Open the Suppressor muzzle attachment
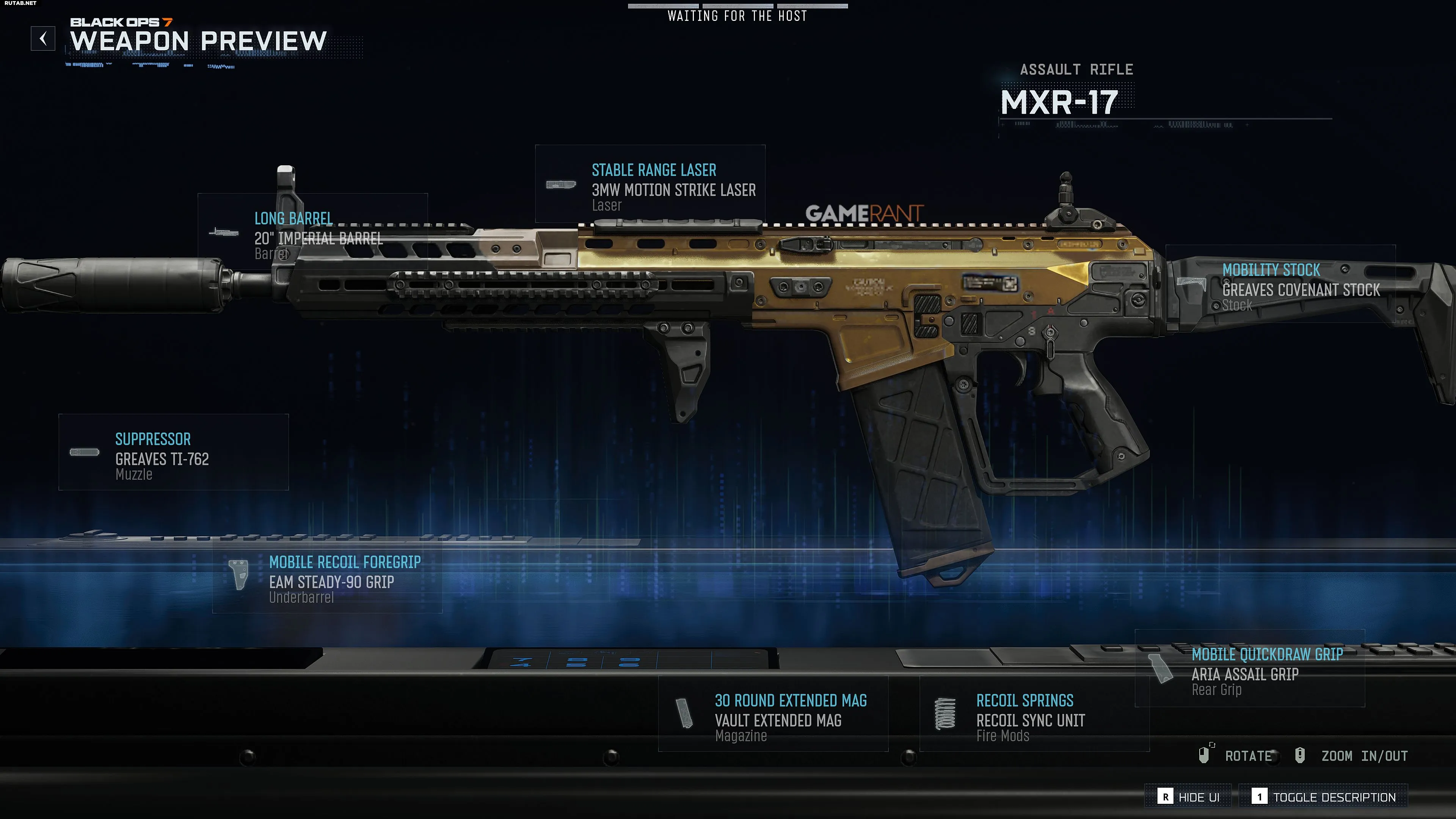1456x819 pixels. (x=174, y=452)
